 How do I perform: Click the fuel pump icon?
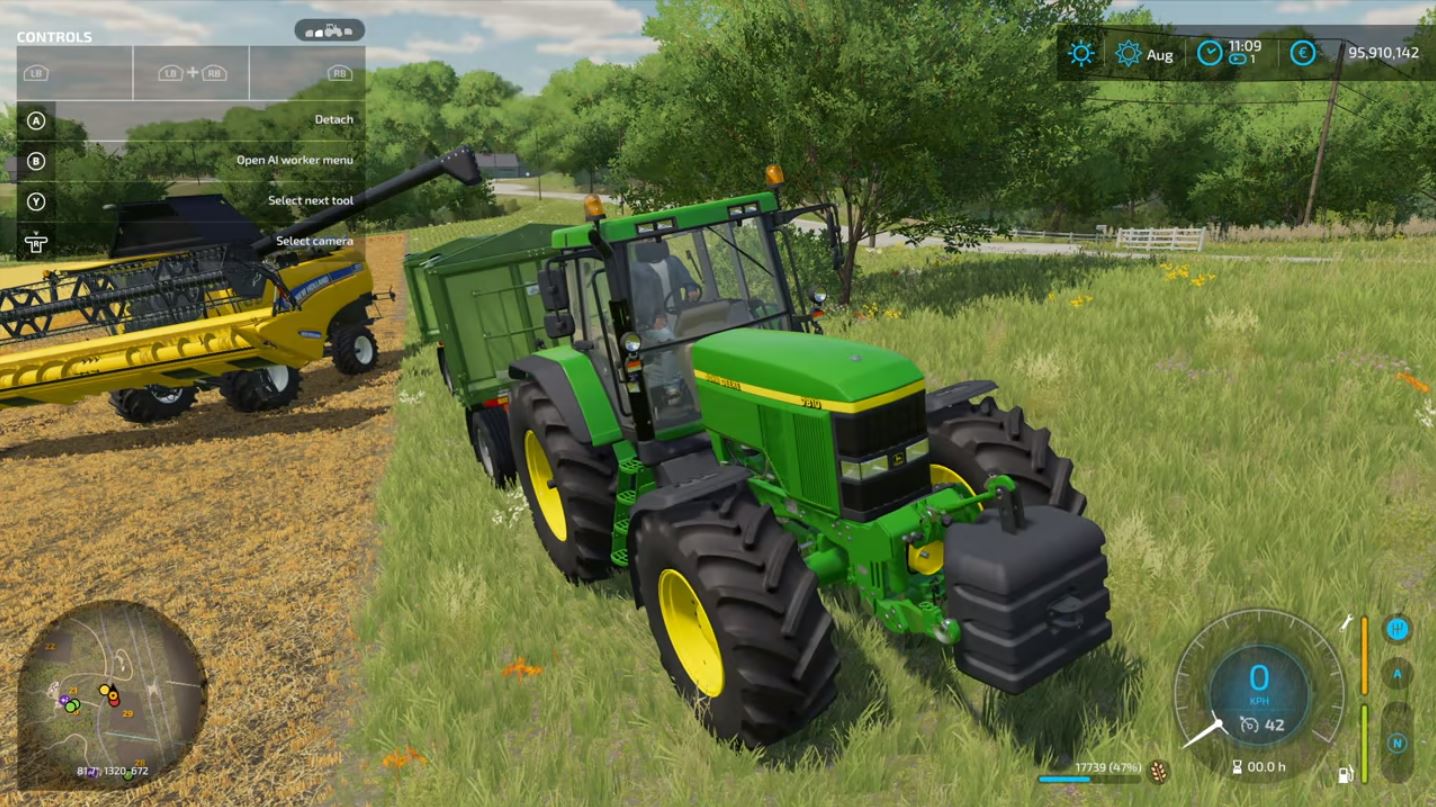pyautogui.click(x=1346, y=774)
